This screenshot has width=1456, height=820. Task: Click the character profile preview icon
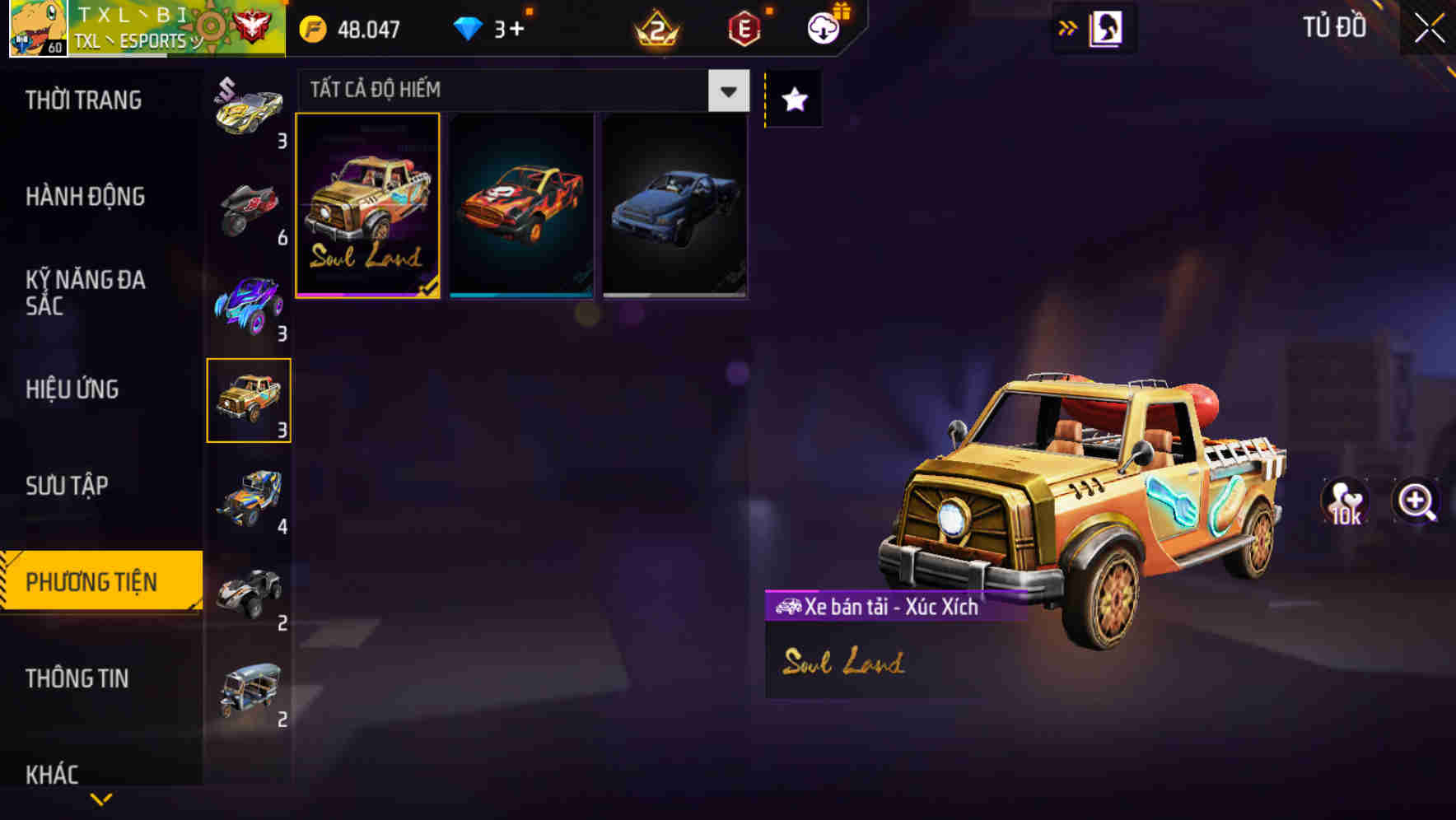1105,27
